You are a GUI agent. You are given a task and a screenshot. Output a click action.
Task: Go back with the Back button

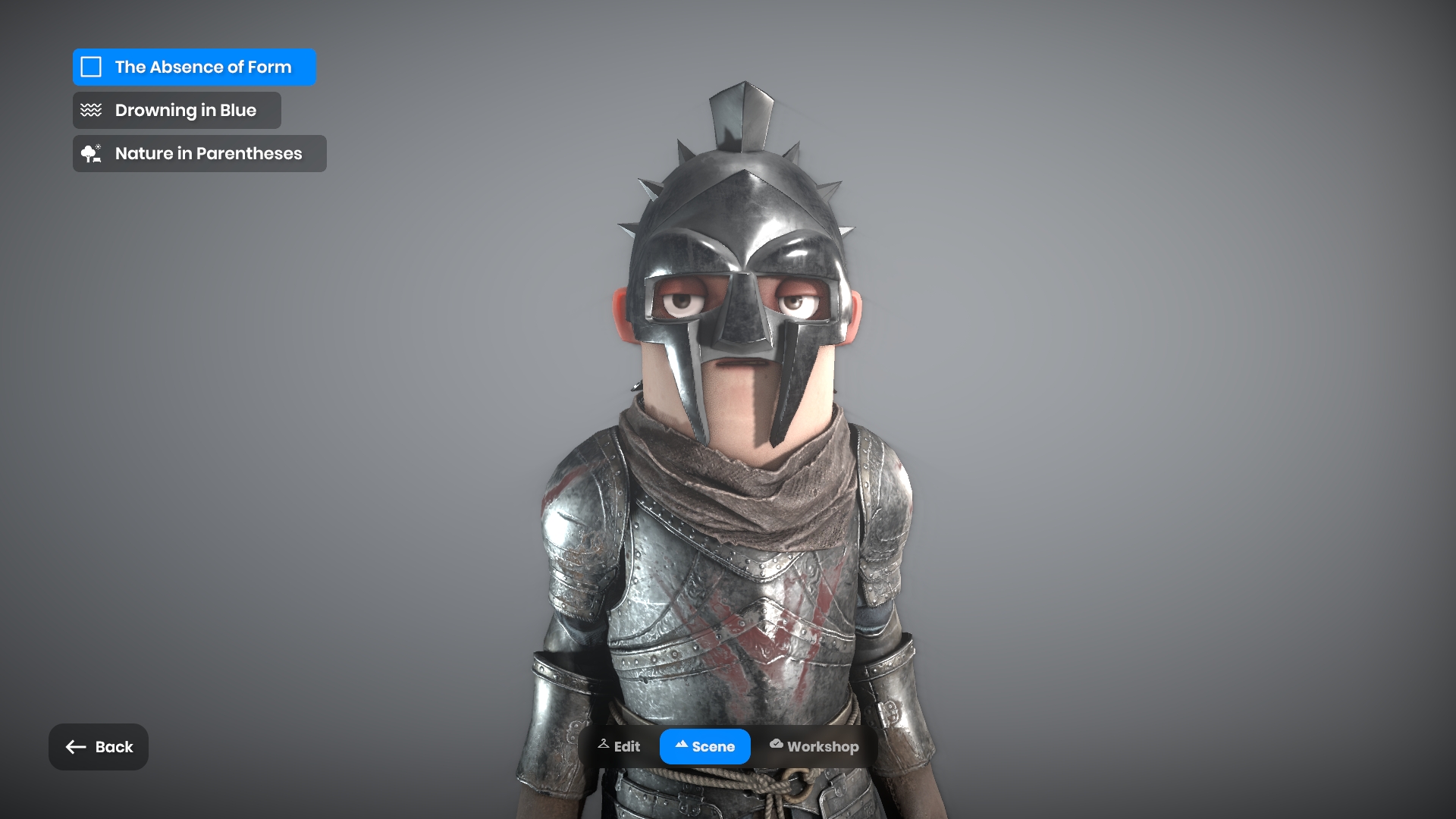(99, 747)
